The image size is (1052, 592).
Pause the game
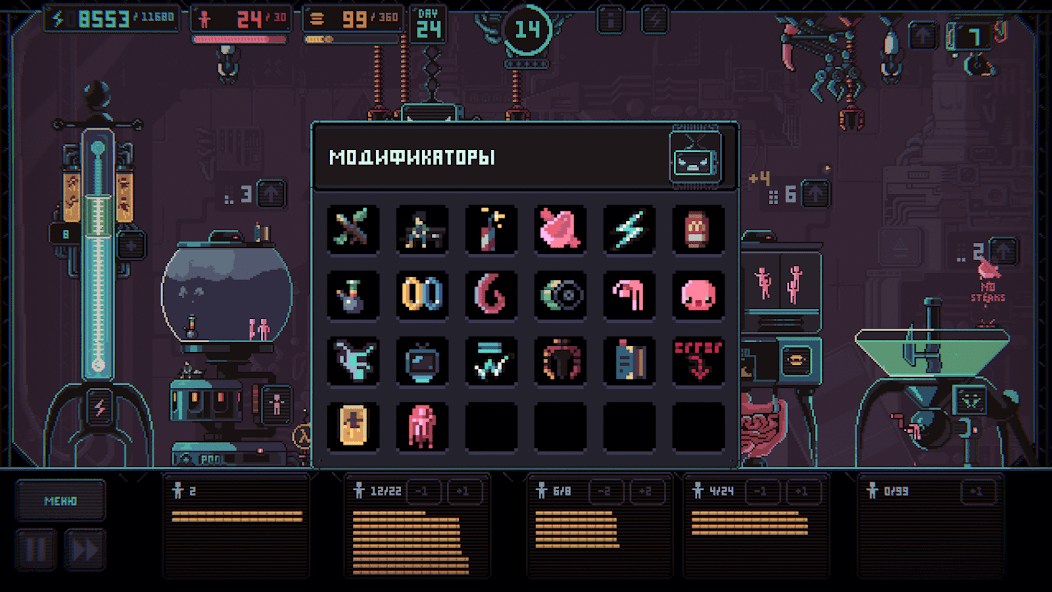35,549
